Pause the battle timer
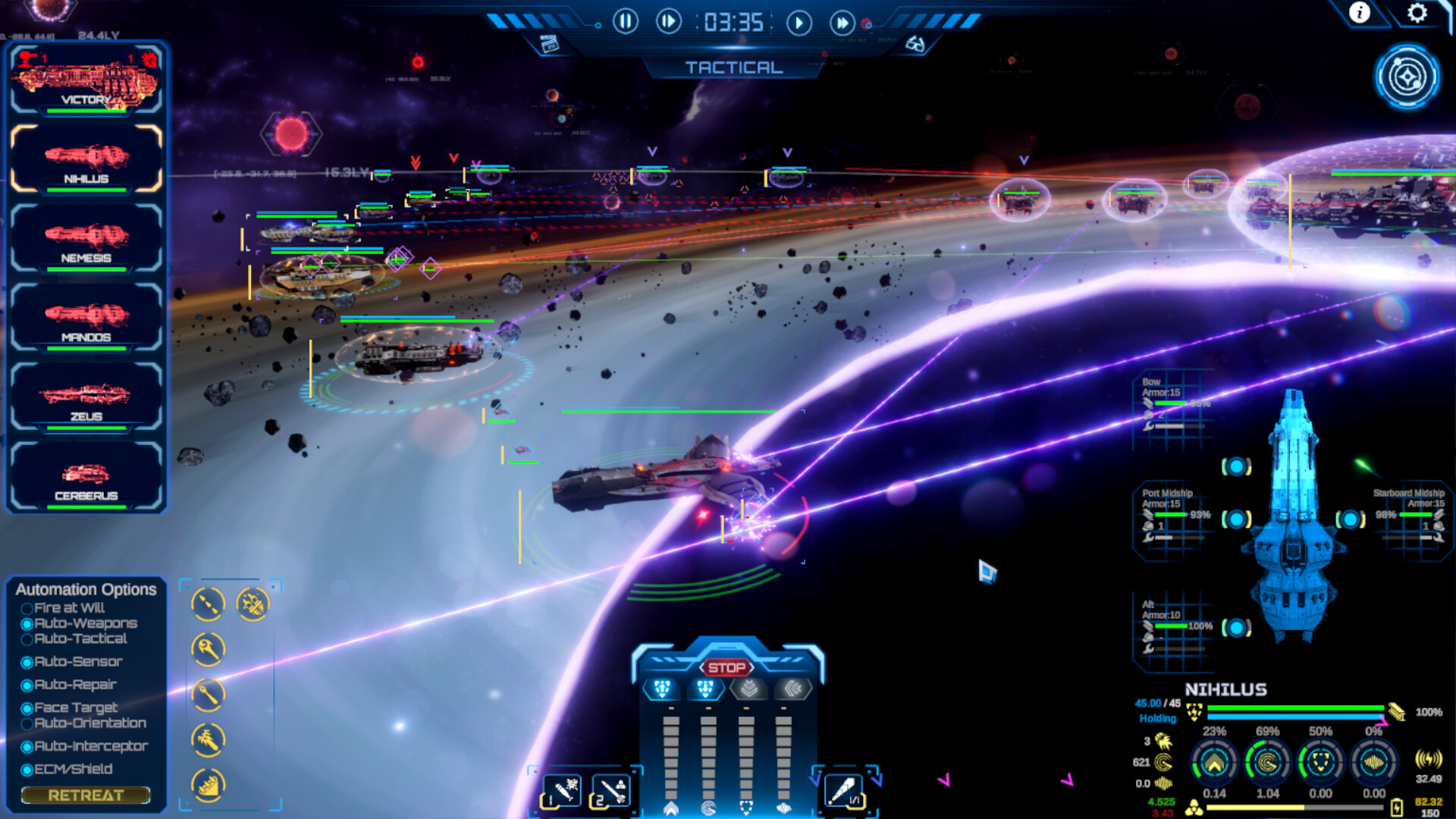 (x=625, y=22)
